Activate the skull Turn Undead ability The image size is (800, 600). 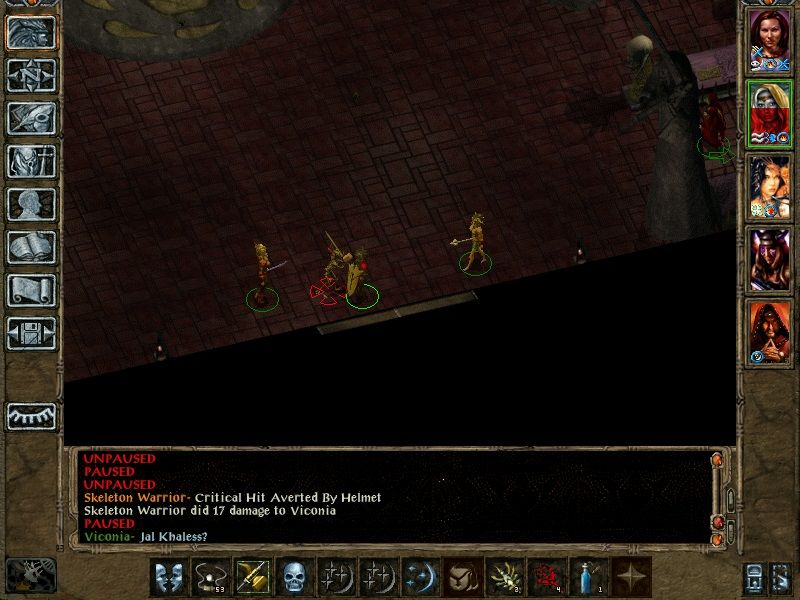[x=293, y=577]
